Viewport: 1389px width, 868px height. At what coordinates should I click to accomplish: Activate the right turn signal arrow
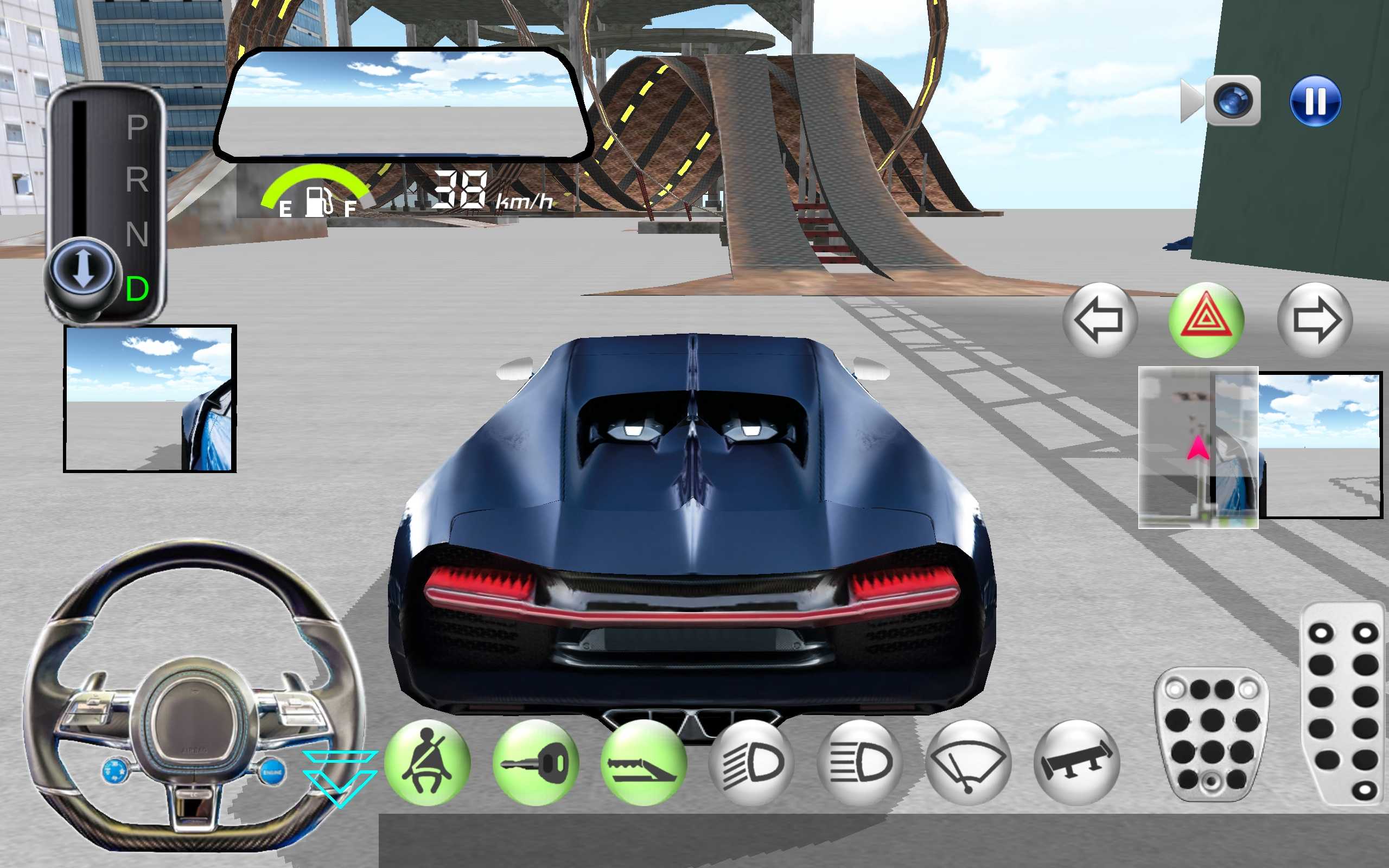(x=1315, y=320)
